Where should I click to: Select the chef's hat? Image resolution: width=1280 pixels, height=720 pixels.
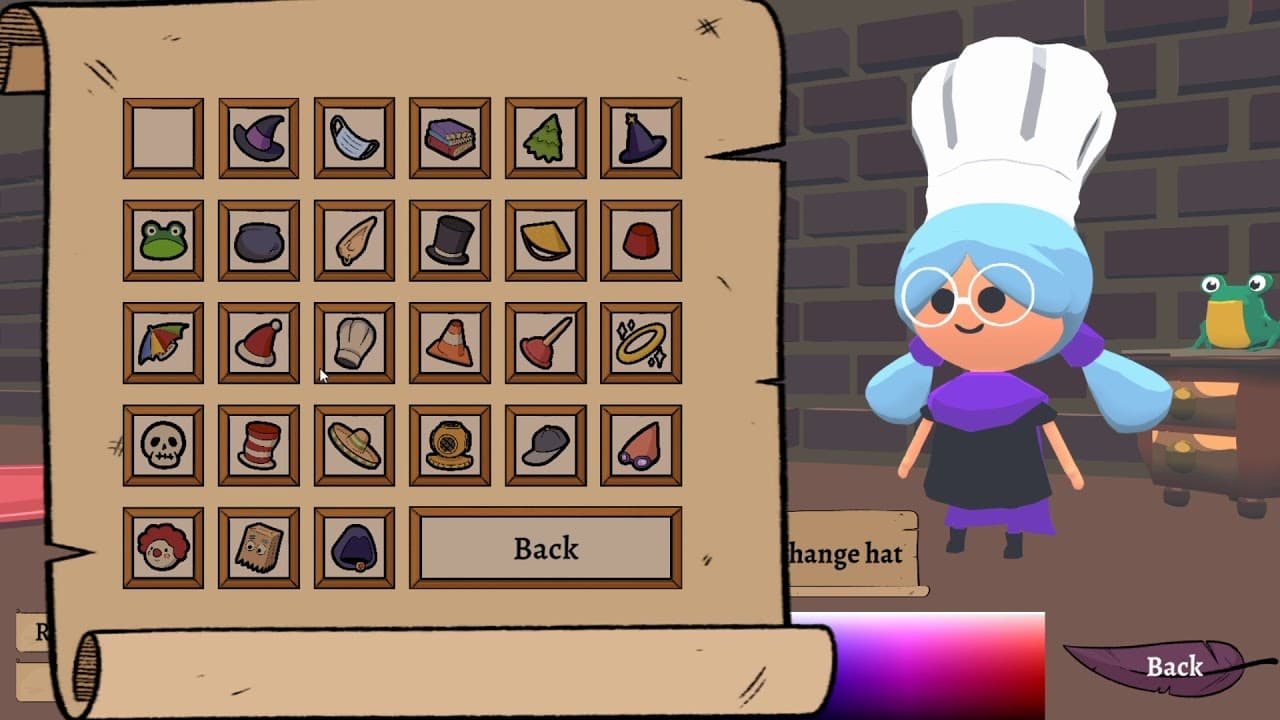354,342
